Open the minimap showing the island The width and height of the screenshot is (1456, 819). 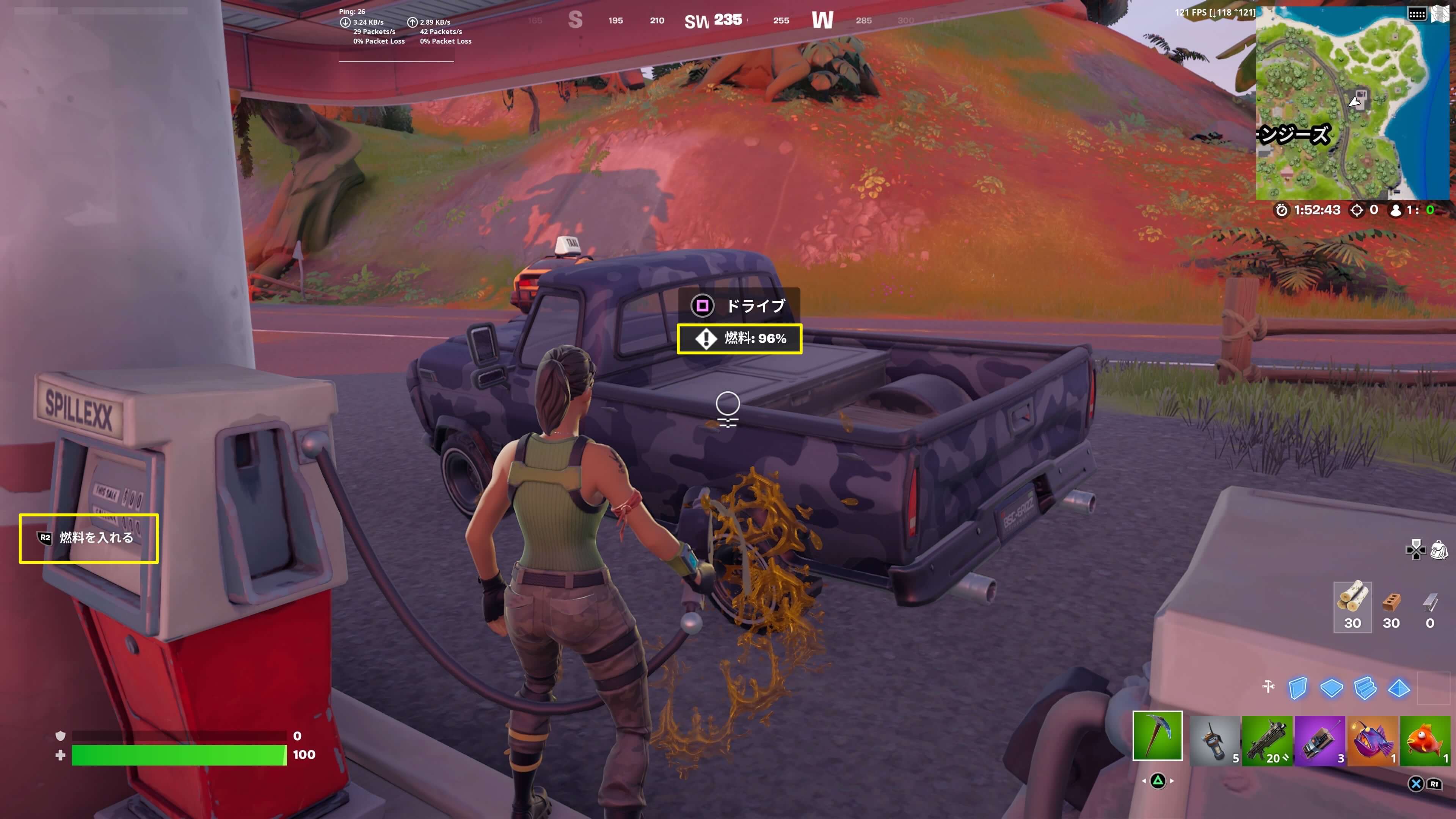[1351, 105]
